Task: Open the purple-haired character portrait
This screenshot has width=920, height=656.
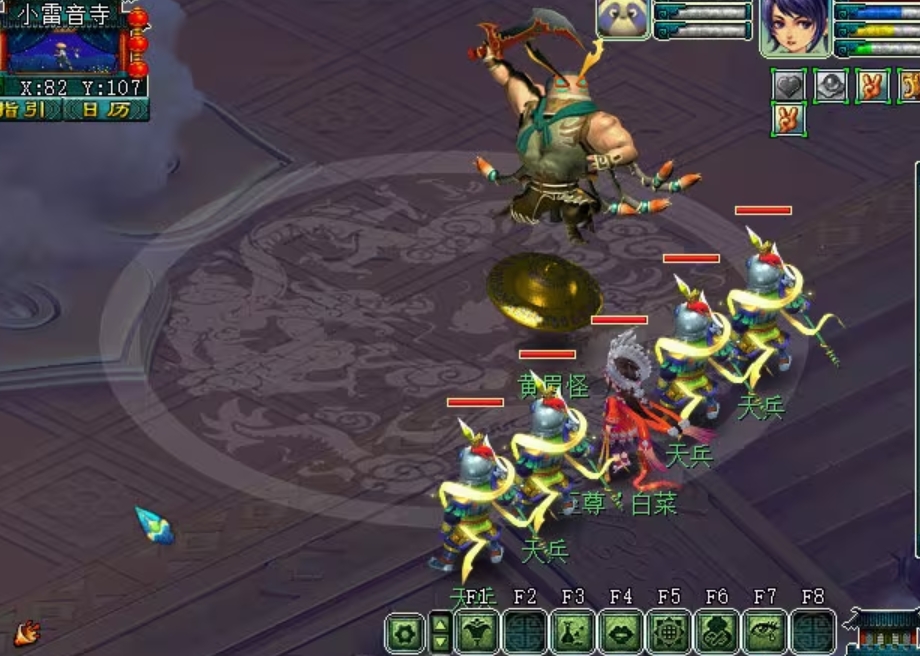Action: [794, 26]
